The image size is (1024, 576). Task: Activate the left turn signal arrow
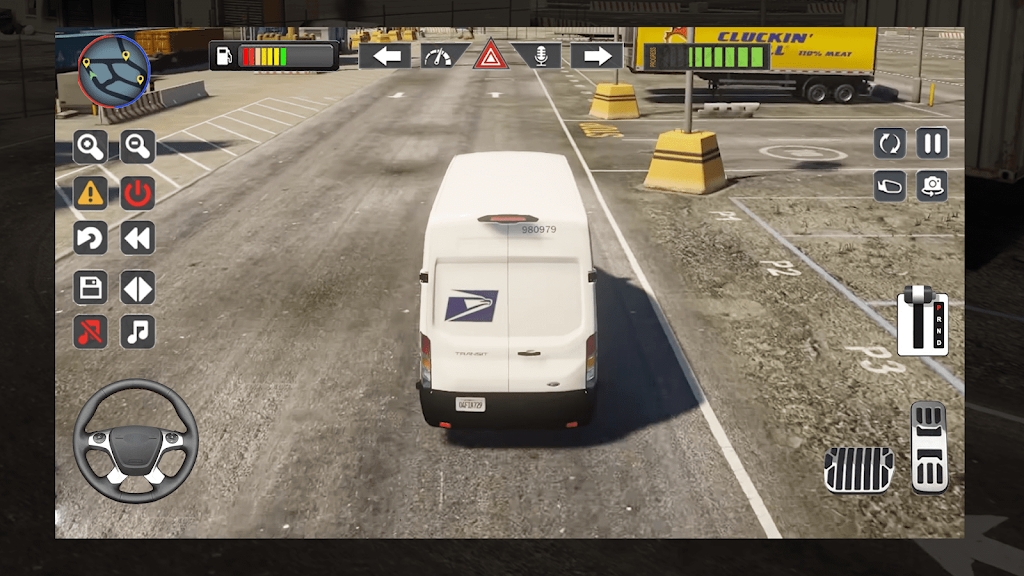tap(385, 56)
